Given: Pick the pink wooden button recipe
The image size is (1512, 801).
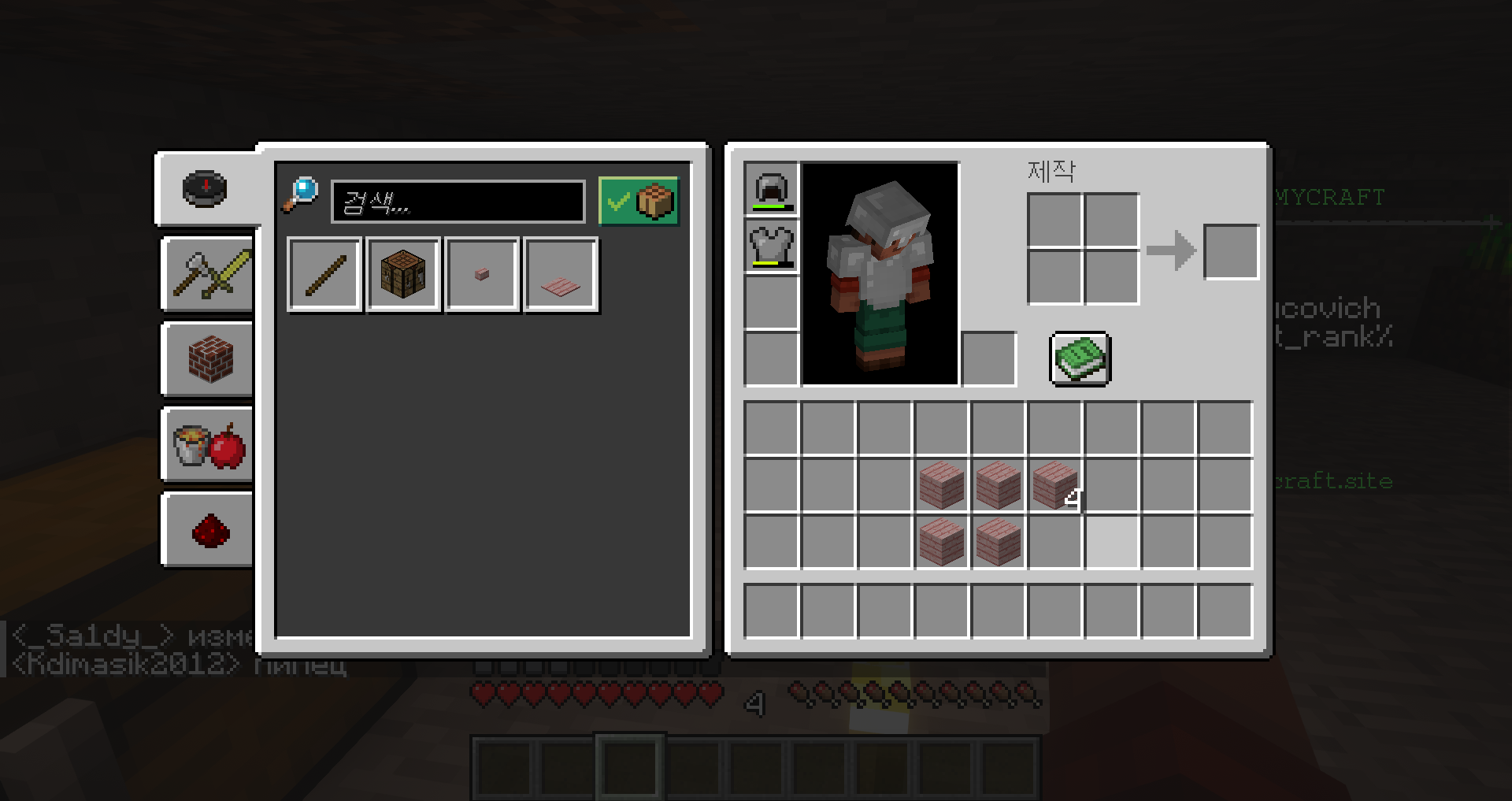Looking at the screenshot, I should click(482, 275).
